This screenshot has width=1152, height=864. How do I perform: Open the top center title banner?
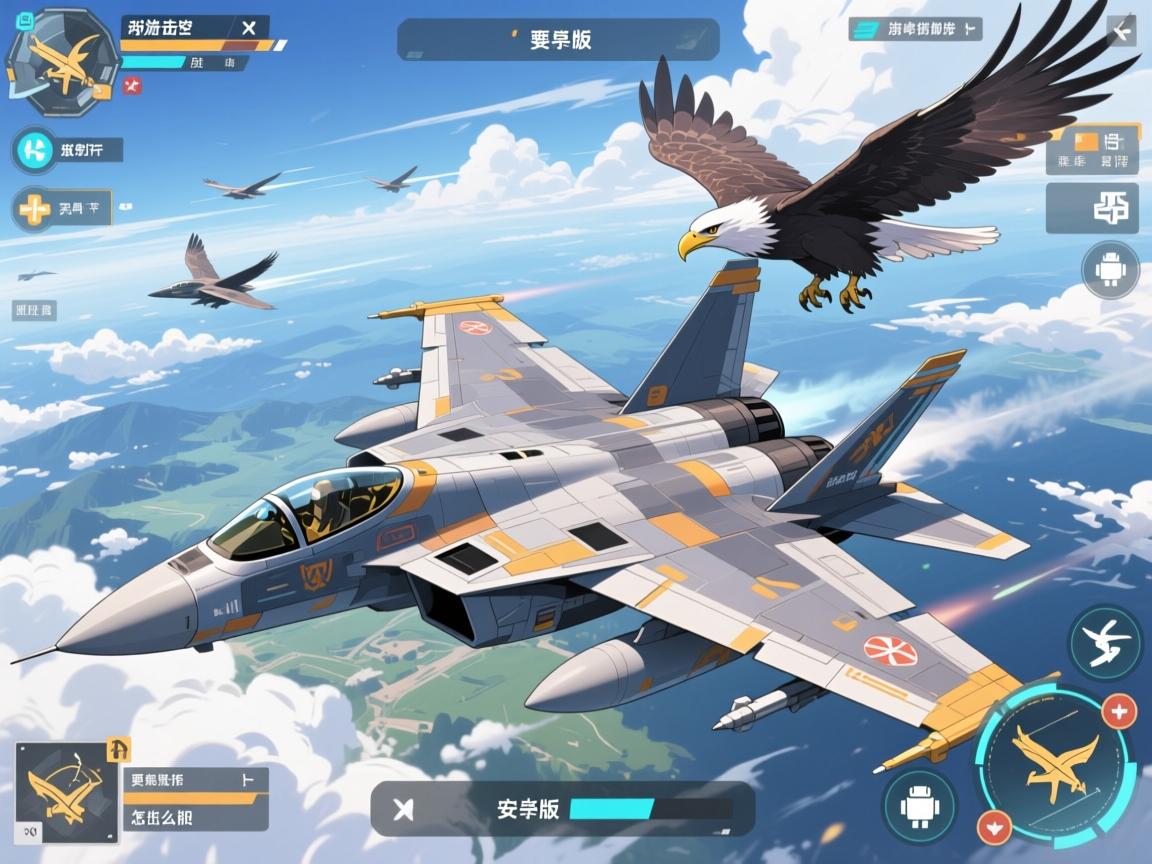(558, 40)
